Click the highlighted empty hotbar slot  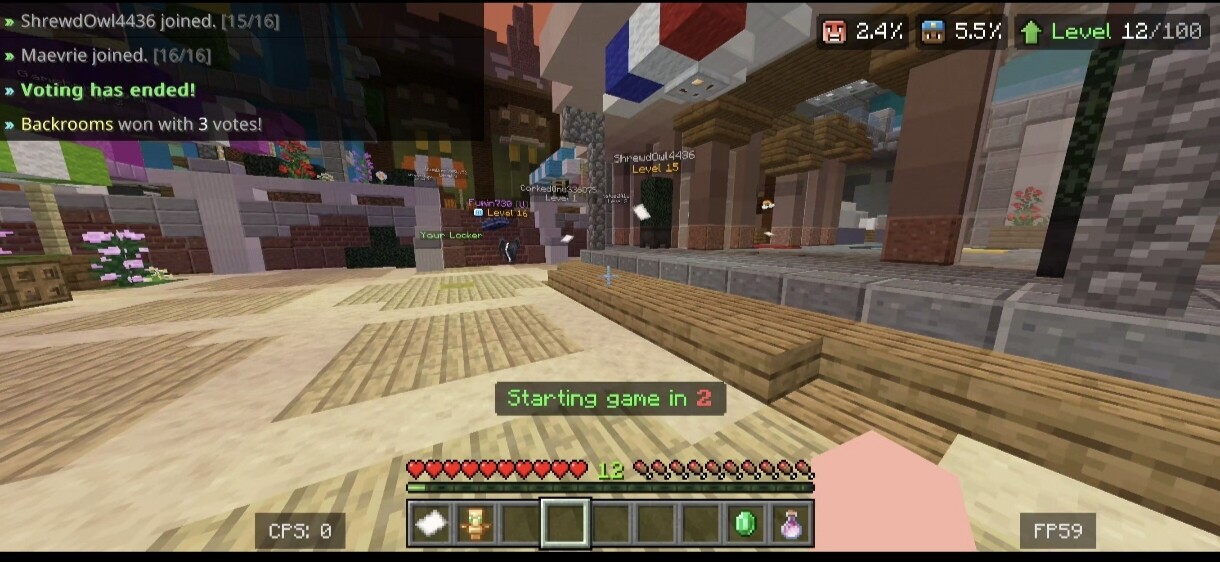pos(565,524)
